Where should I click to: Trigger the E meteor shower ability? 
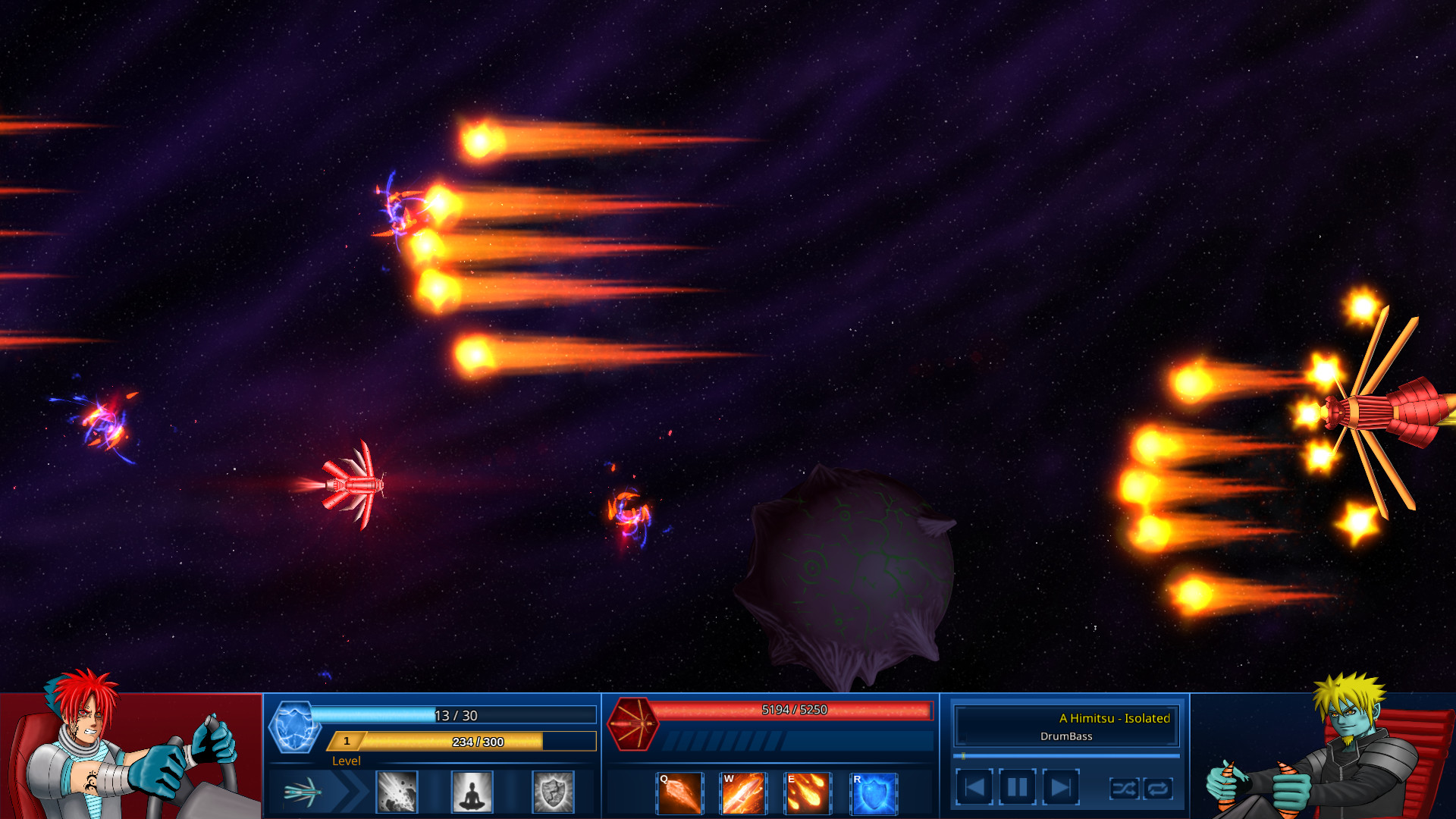click(x=808, y=792)
